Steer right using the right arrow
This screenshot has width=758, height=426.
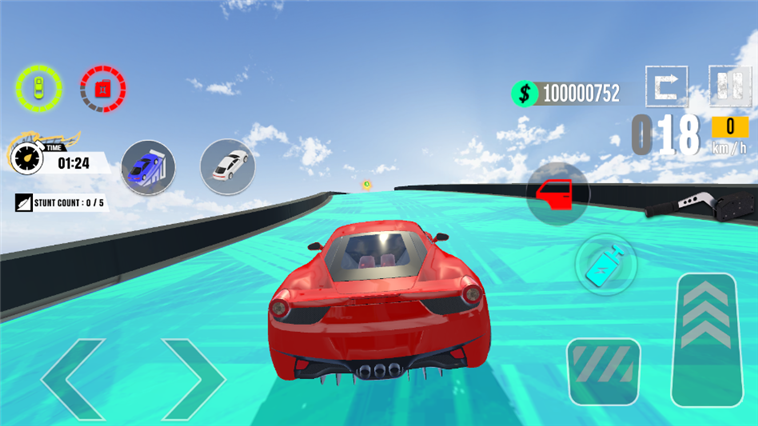click(x=193, y=378)
